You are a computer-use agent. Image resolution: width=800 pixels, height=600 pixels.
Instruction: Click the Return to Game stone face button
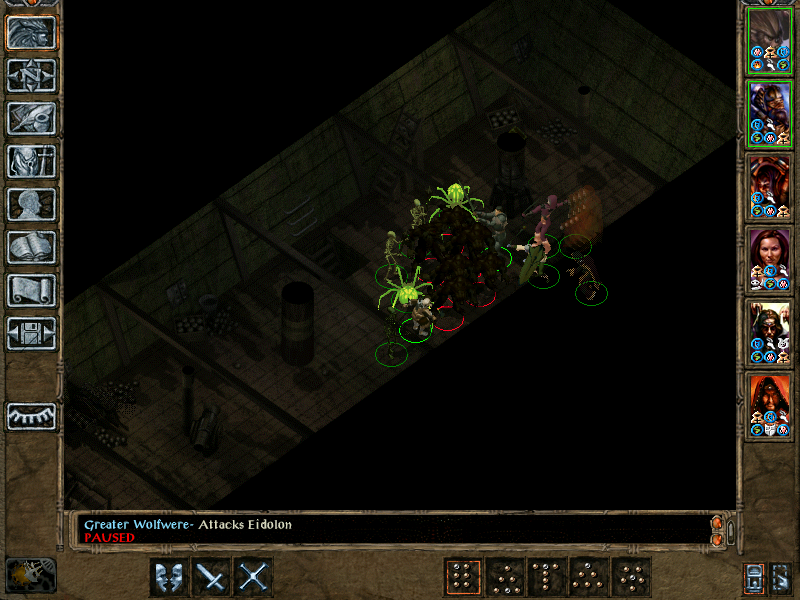point(31,33)
